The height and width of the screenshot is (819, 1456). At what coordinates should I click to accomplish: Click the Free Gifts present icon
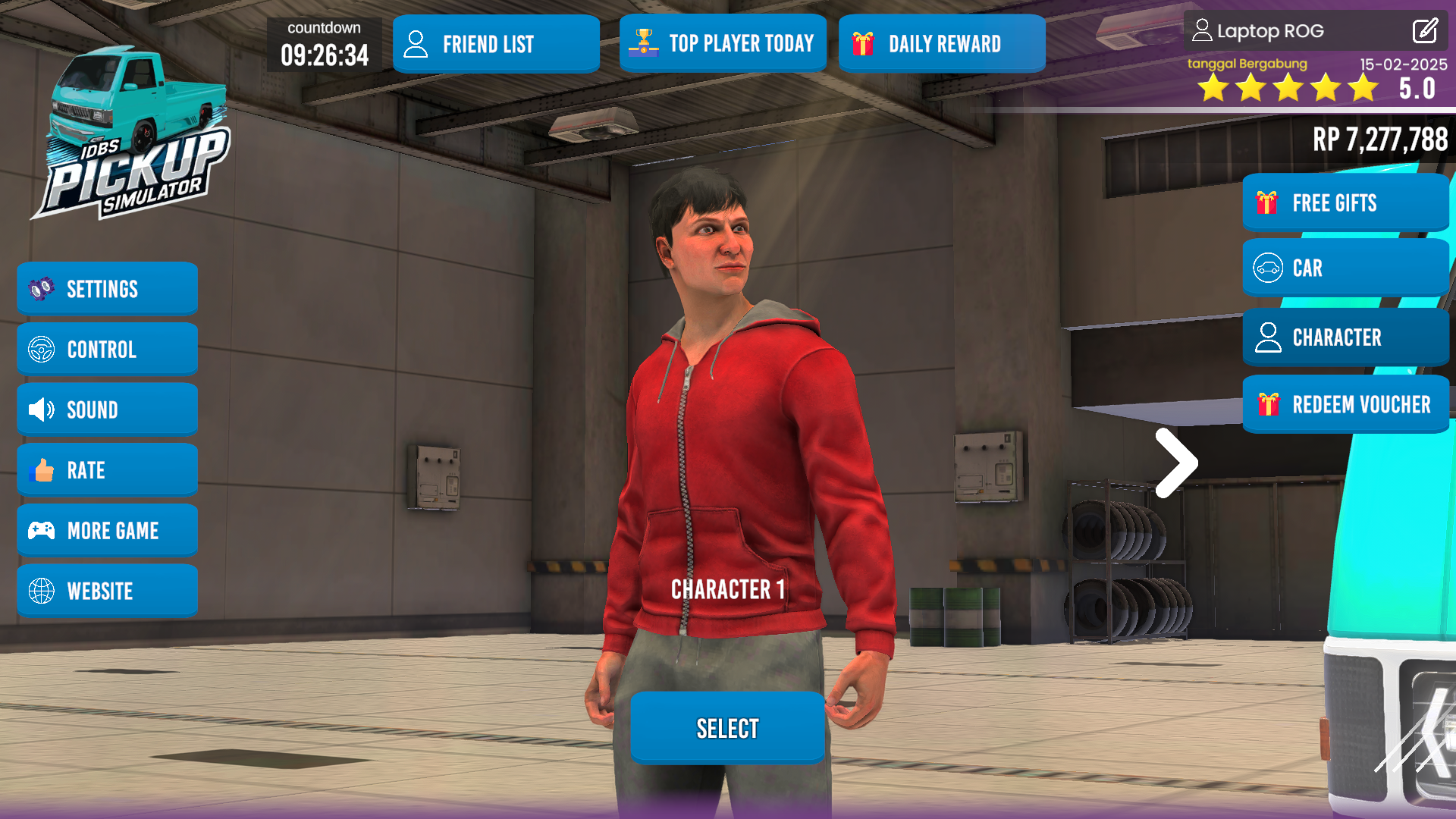click(1267, 202)
